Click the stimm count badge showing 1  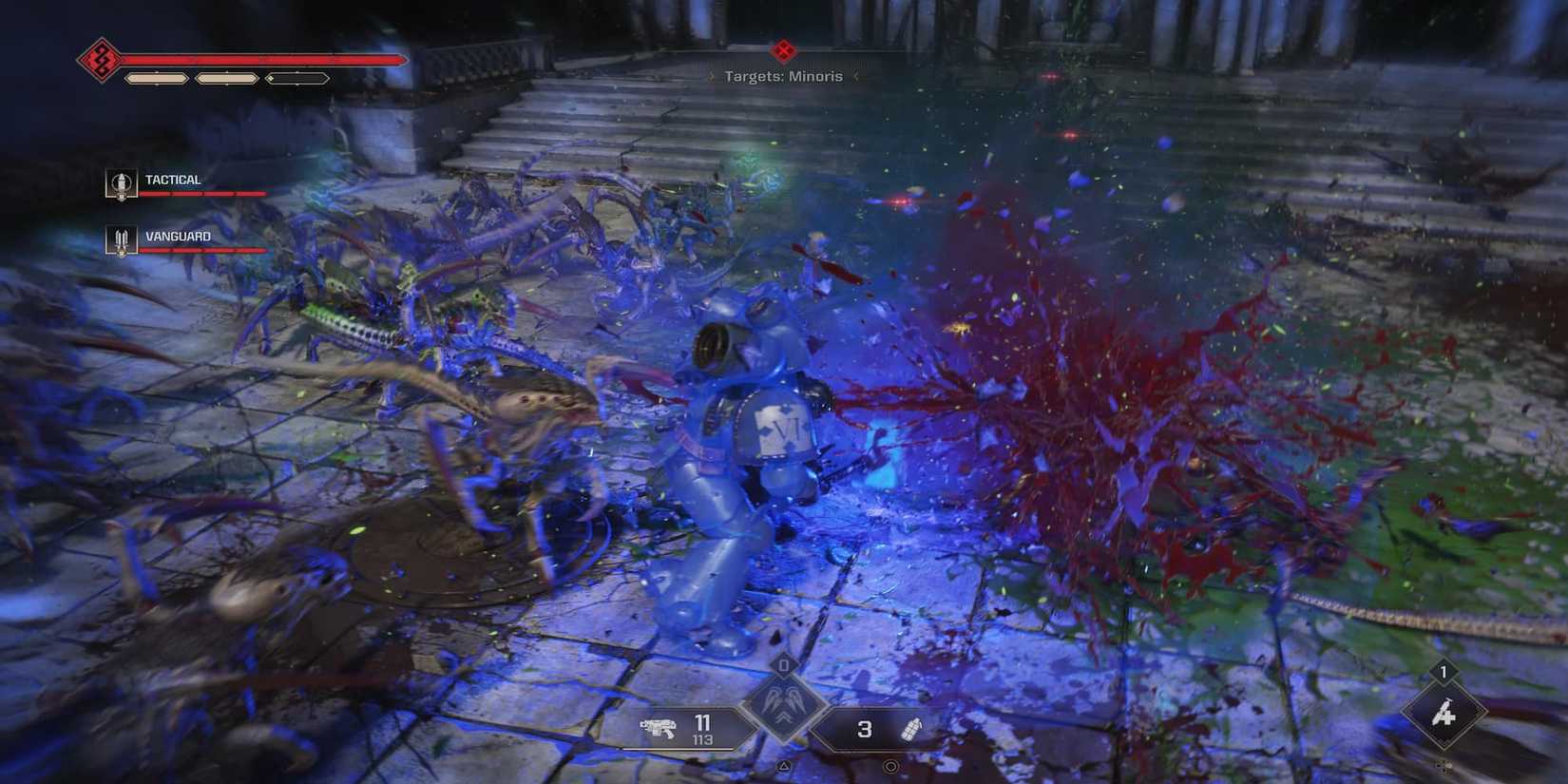(1443, 672)
